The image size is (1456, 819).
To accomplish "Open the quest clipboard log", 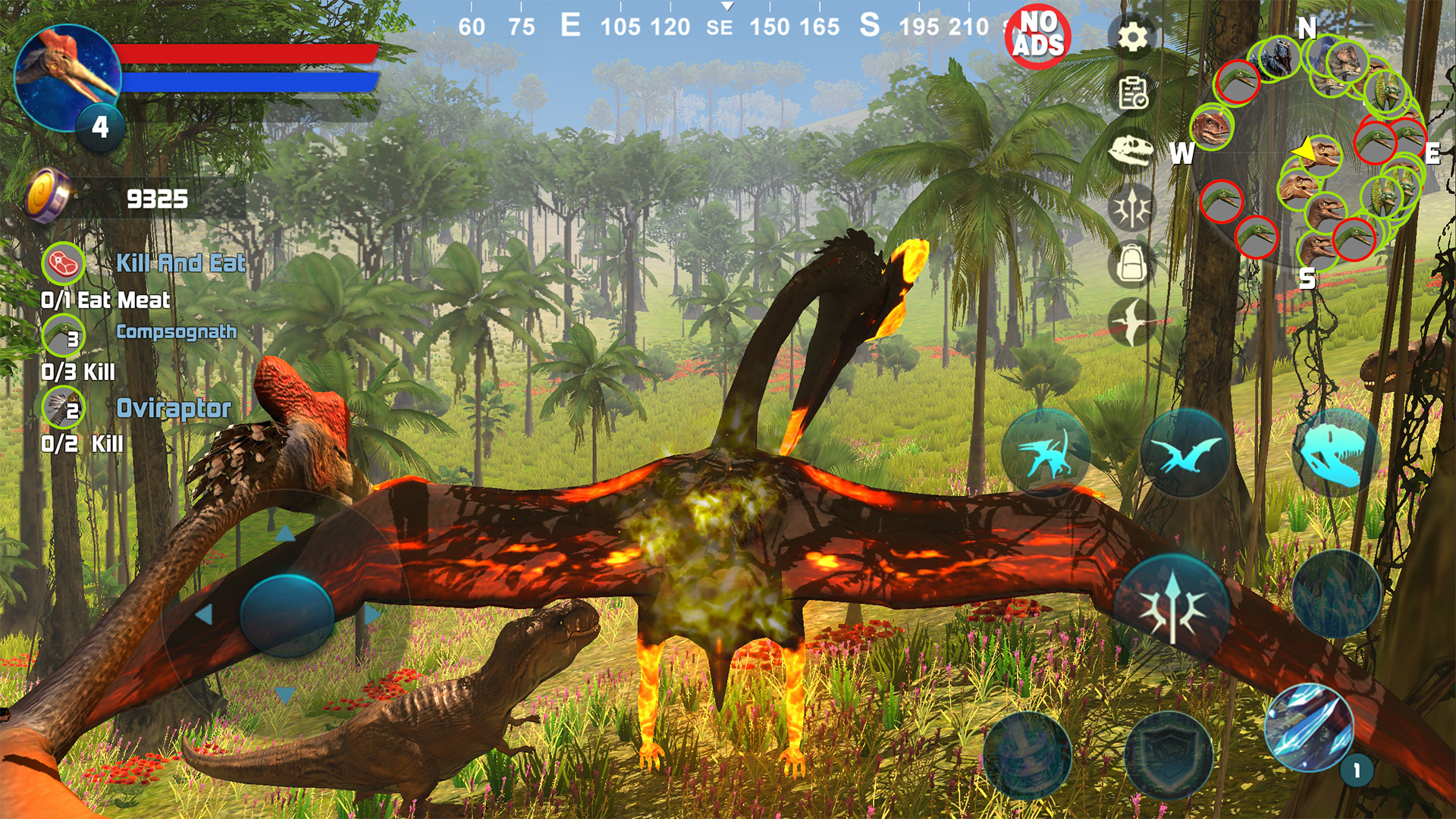I will point(1131,93).
